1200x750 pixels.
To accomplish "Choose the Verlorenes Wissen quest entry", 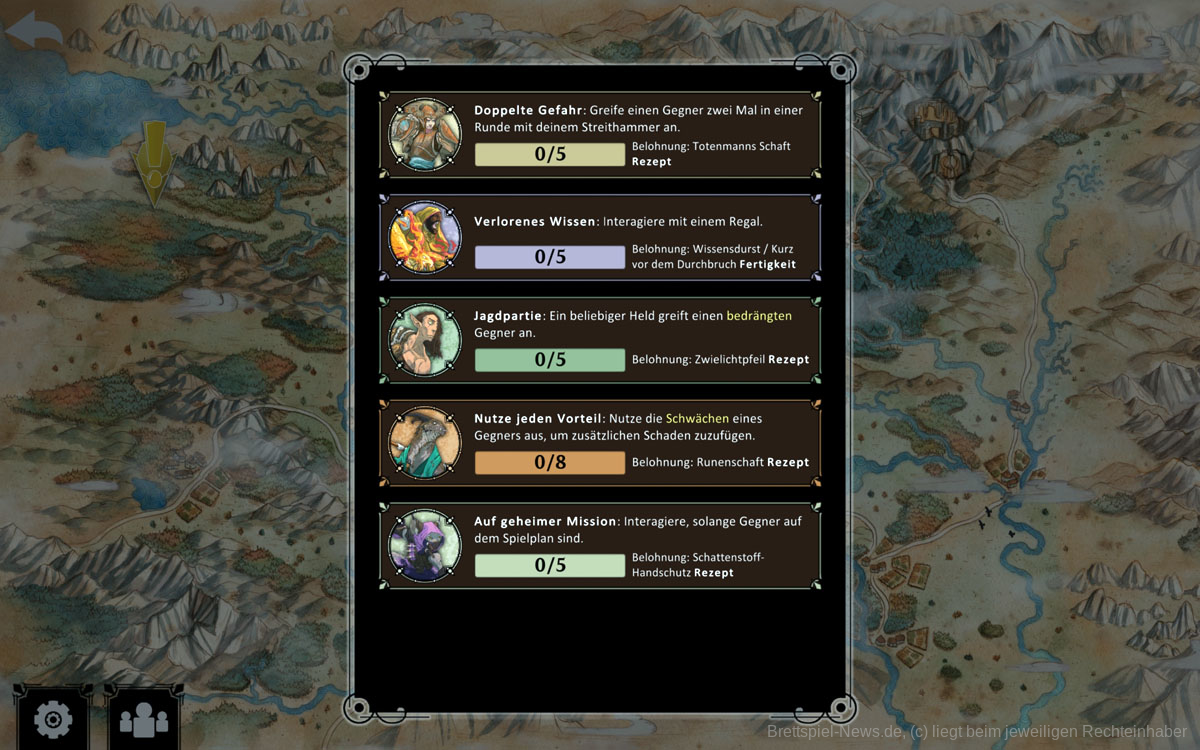I will tap(600, 238).
